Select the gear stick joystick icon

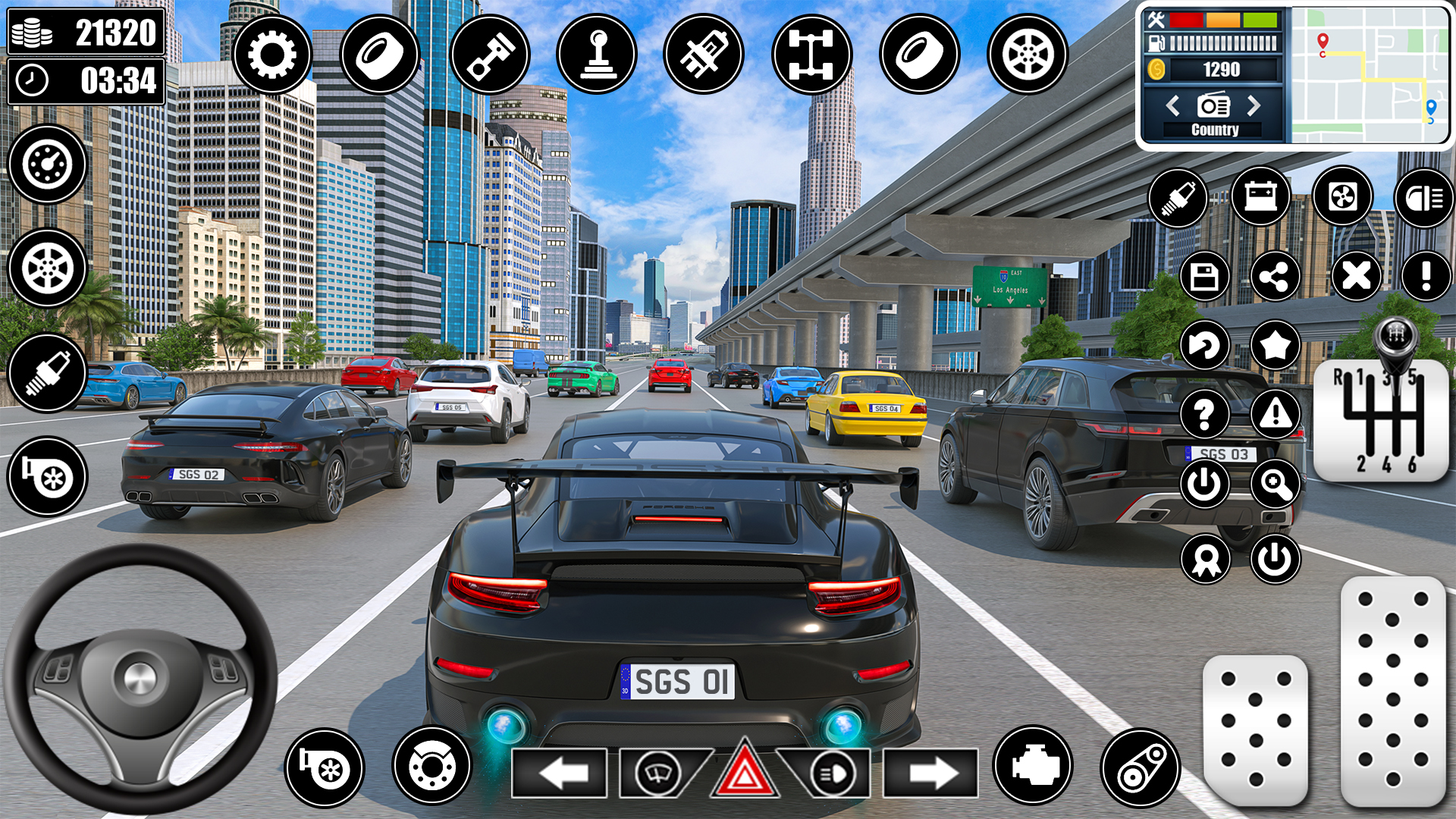tap(597, 55)
